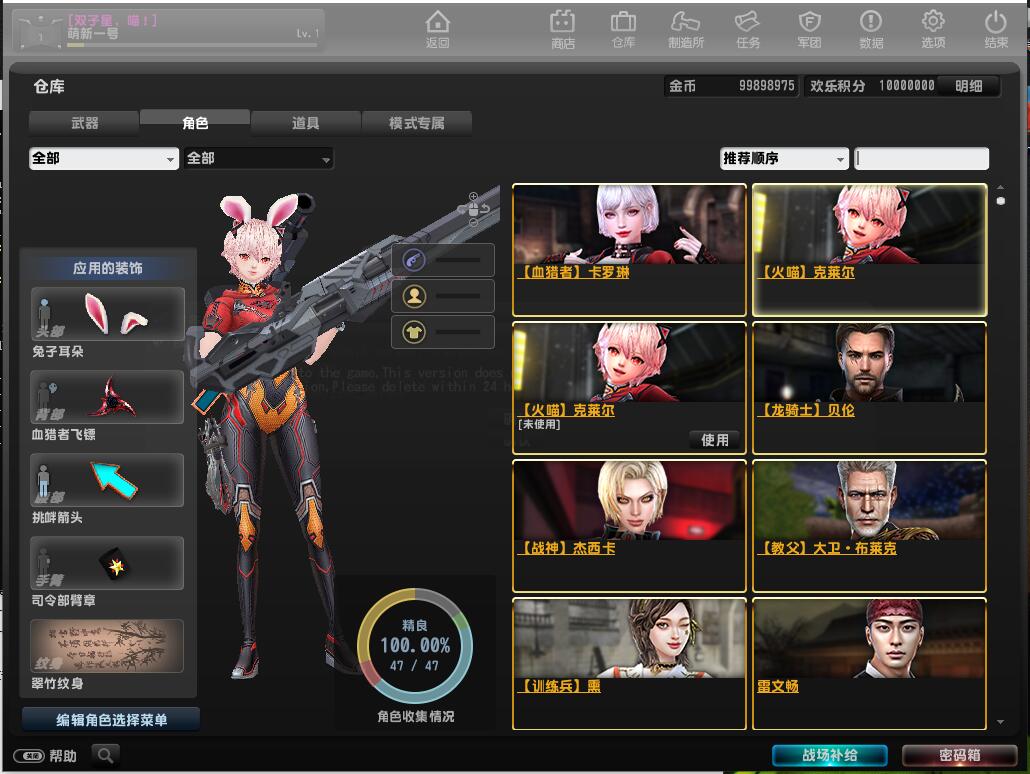Viewport: 1030px width, 774px height.
Task: Click the 结束 power button
Action: 995,28
